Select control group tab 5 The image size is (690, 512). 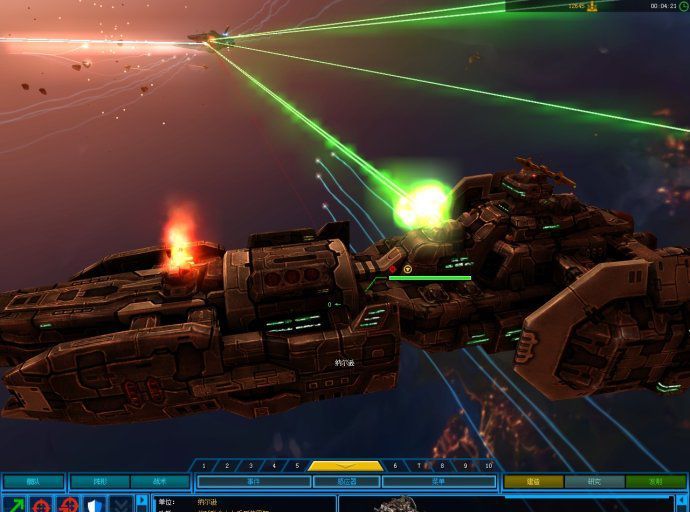297,466
